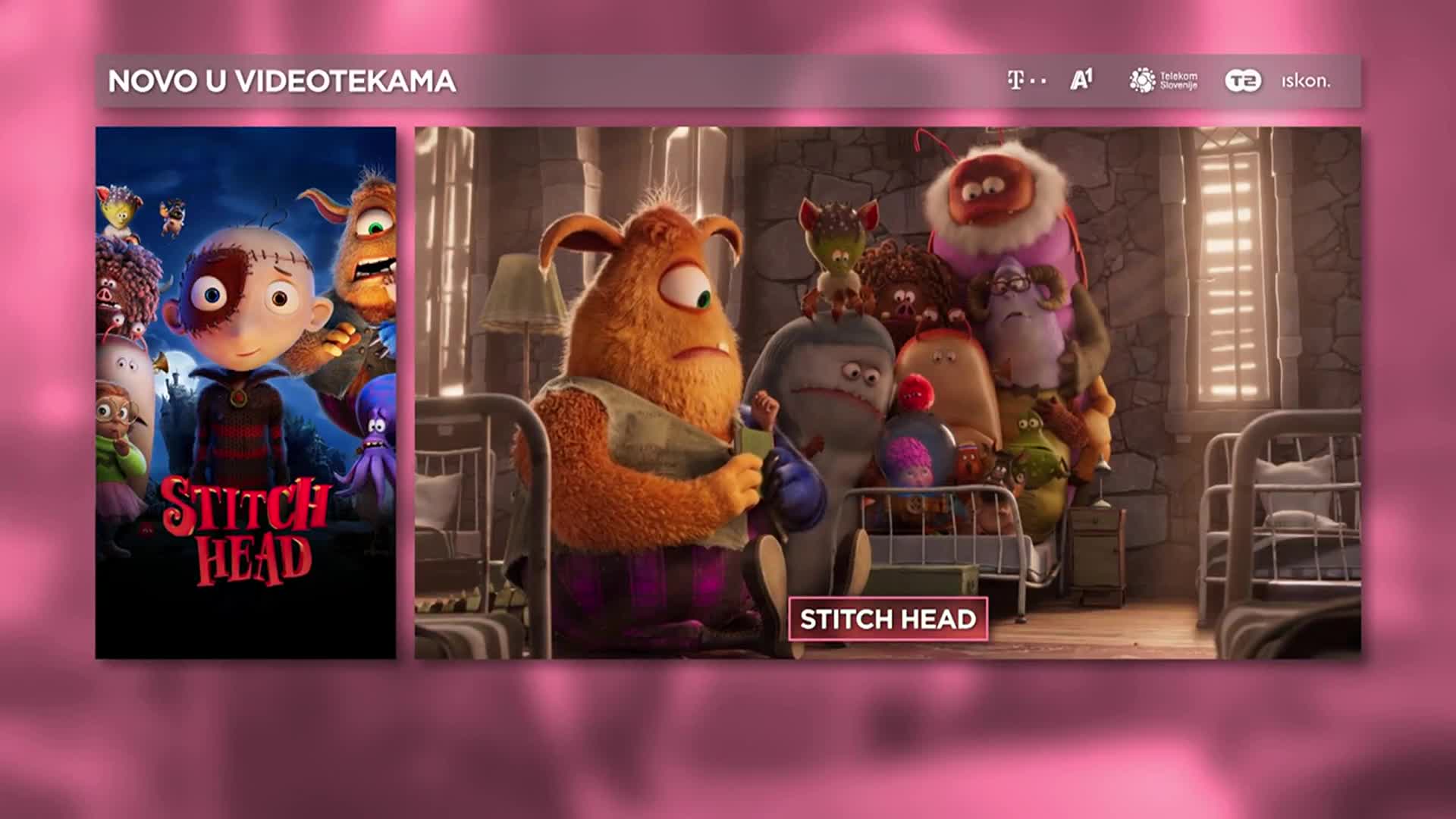The image size is (1456, 819).
Task: Click the Novo u videotekama heading
Action: coord(282,81)
